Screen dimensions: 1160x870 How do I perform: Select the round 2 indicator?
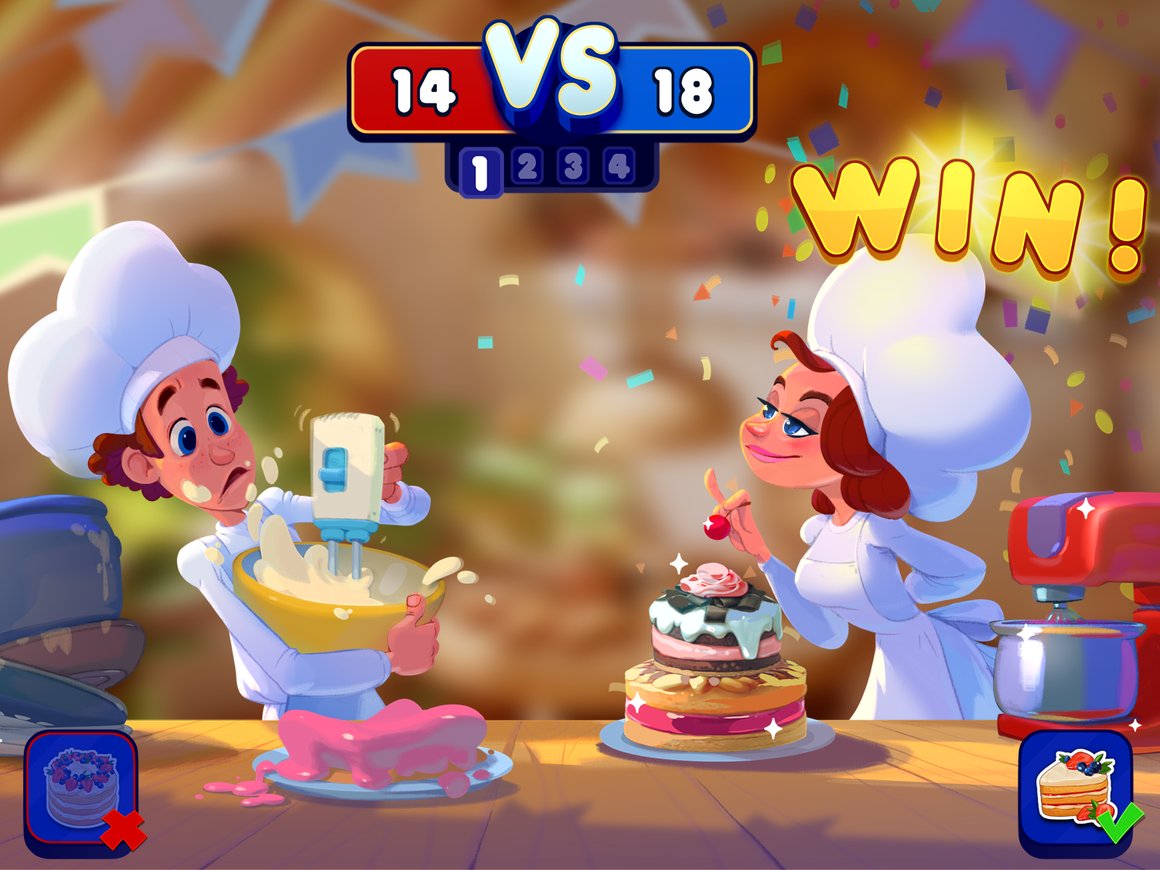point(527,168)
